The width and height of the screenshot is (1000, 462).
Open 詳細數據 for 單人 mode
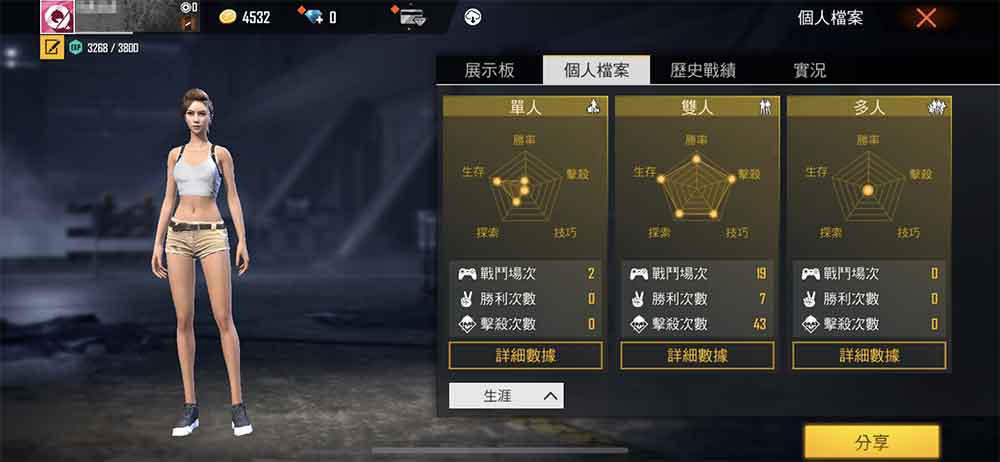pyautogui.click(x=525, y=355)
